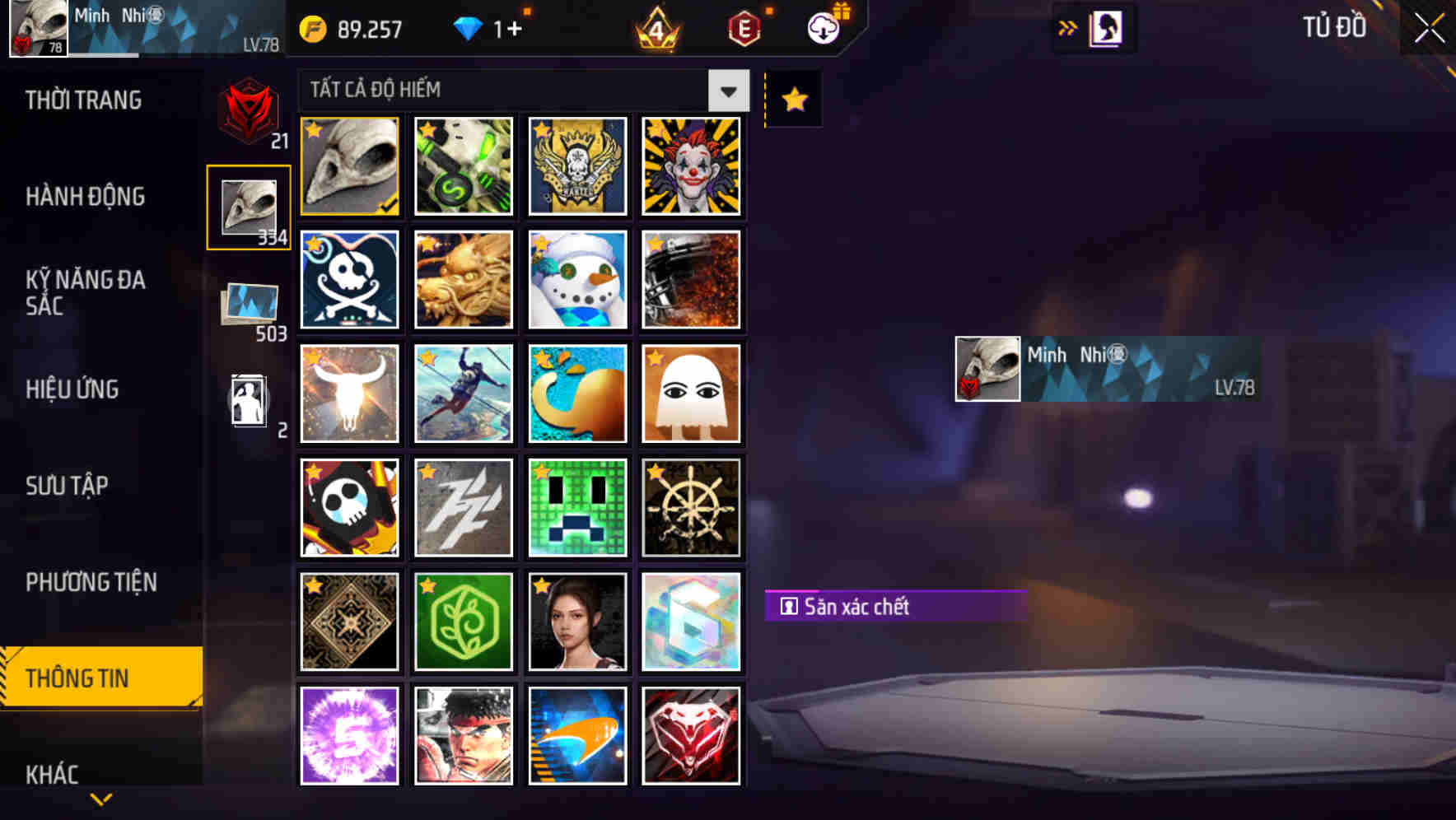The width and height of the screenshot is (1456, 820).
Task: Open the SƯU TẬP menu item
Action: pyautogui.click(x=68, y=487)
